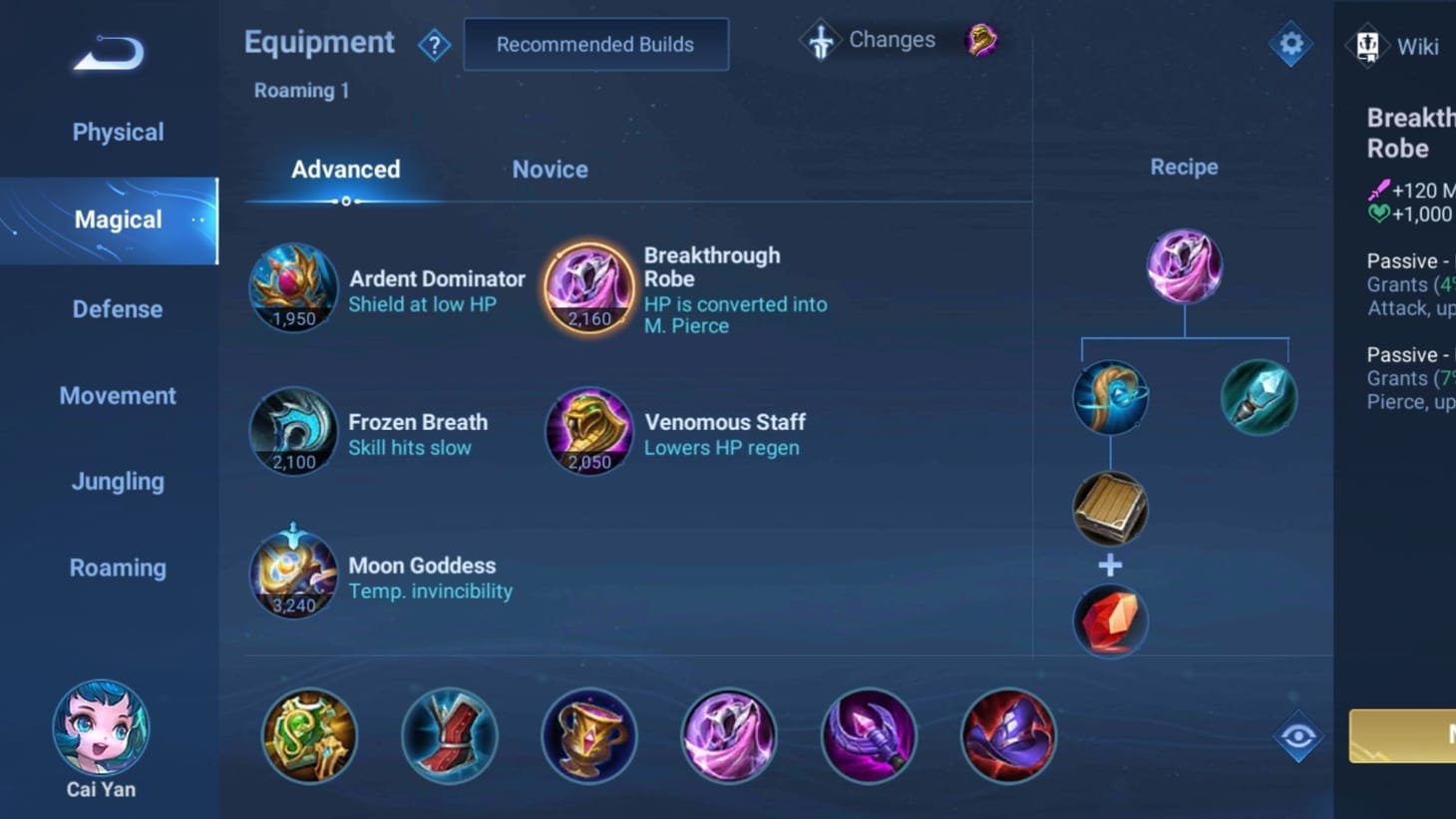Open the settings gear in the top right
The width and height of the screenshot is (1456, 819).
point(1290,44)
